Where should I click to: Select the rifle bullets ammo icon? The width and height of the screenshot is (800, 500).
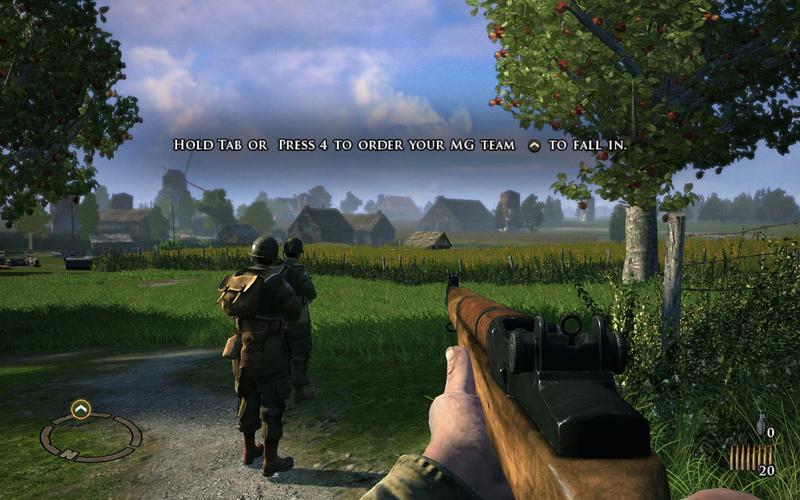click(744, 458)
